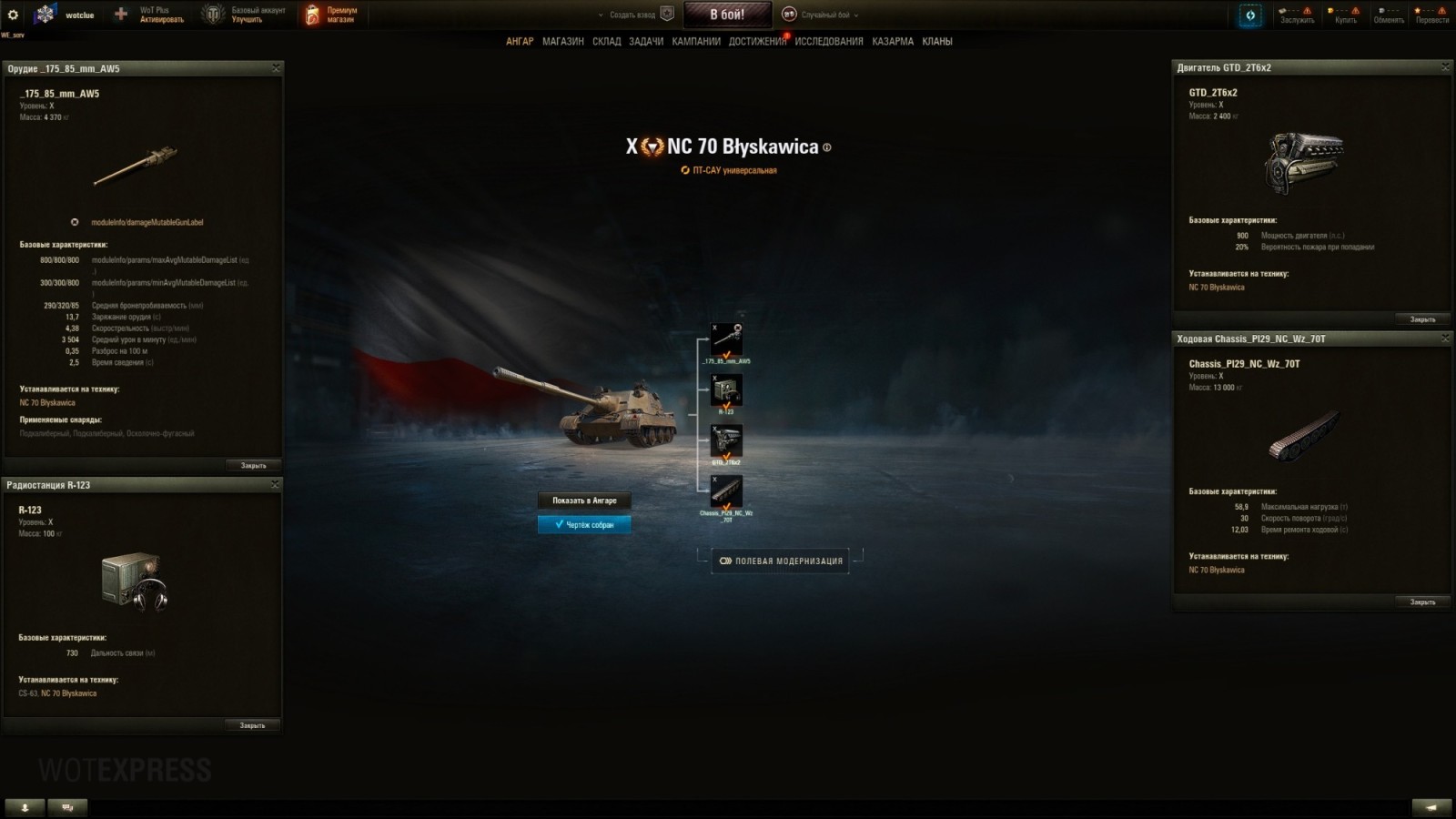Expand the Создать взвод chevron
Viewport: 1456px width, 819px height.
pyautogui.click(x=600, y=15)
